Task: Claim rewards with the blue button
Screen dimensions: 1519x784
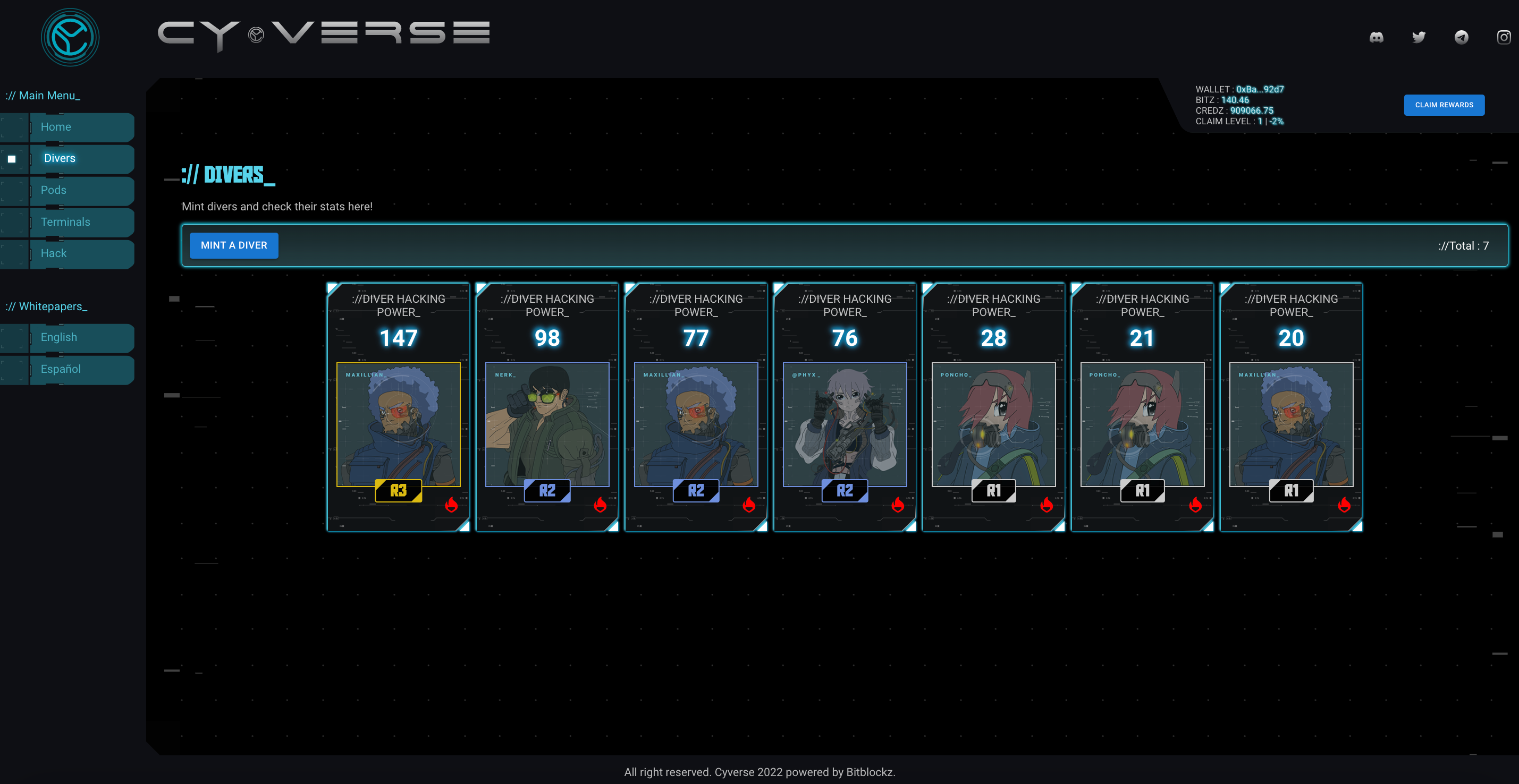Action: pos(1444,105)
